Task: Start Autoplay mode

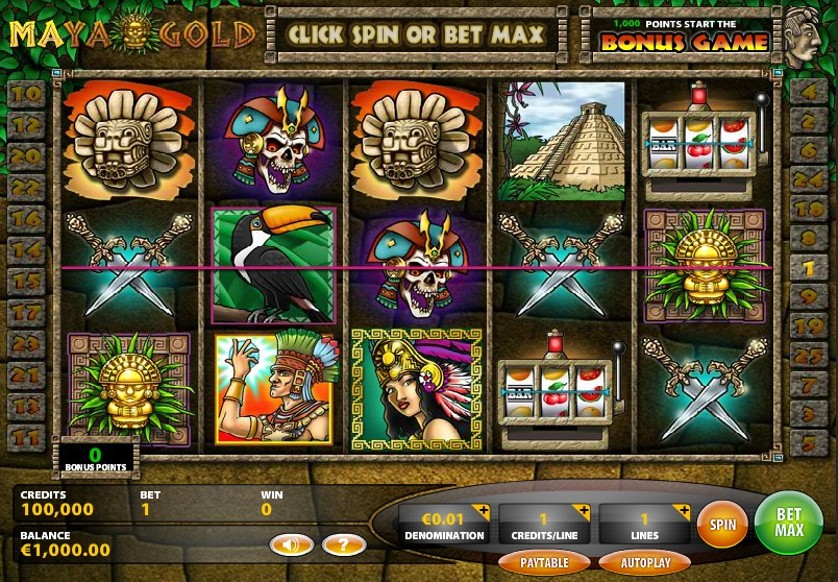Action: pos(644,562)
